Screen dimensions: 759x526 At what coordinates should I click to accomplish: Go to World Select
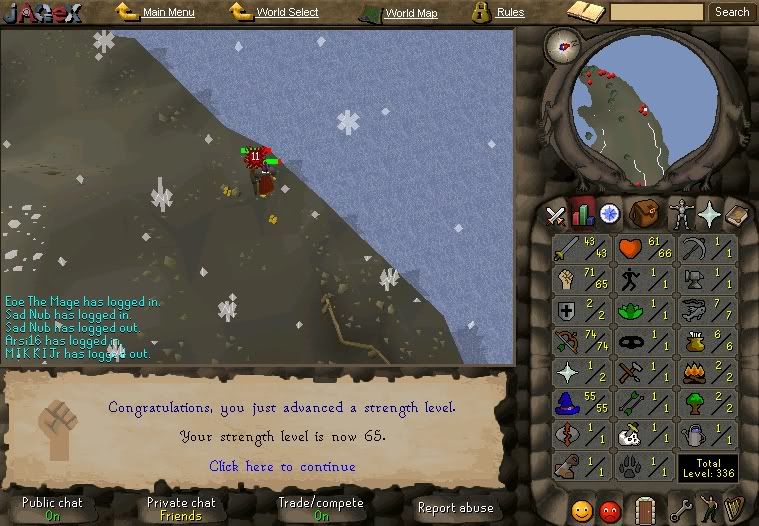pos(286,13)
